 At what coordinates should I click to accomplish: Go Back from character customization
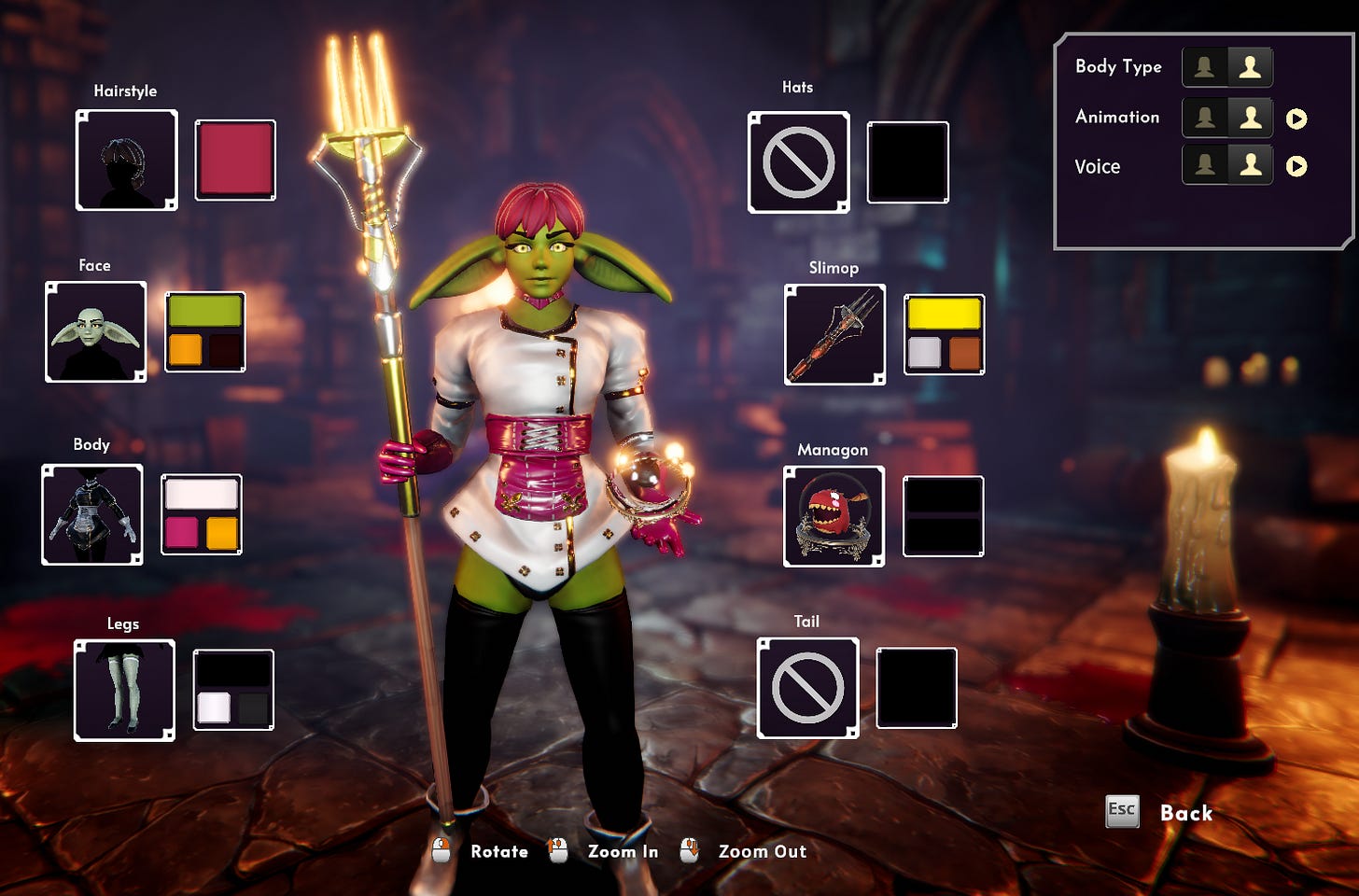point(1185,813)
